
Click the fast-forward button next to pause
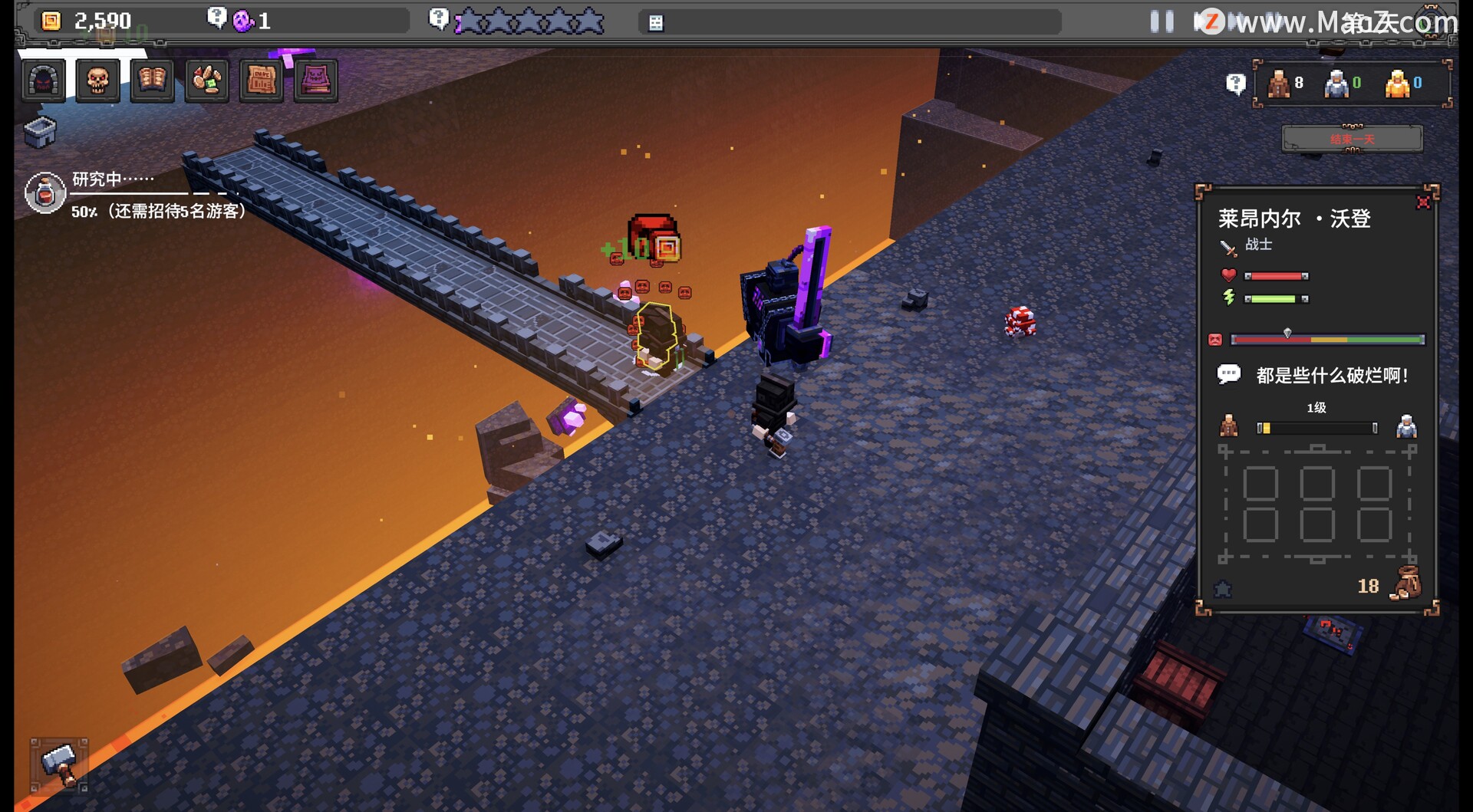tap(1208, 21)
